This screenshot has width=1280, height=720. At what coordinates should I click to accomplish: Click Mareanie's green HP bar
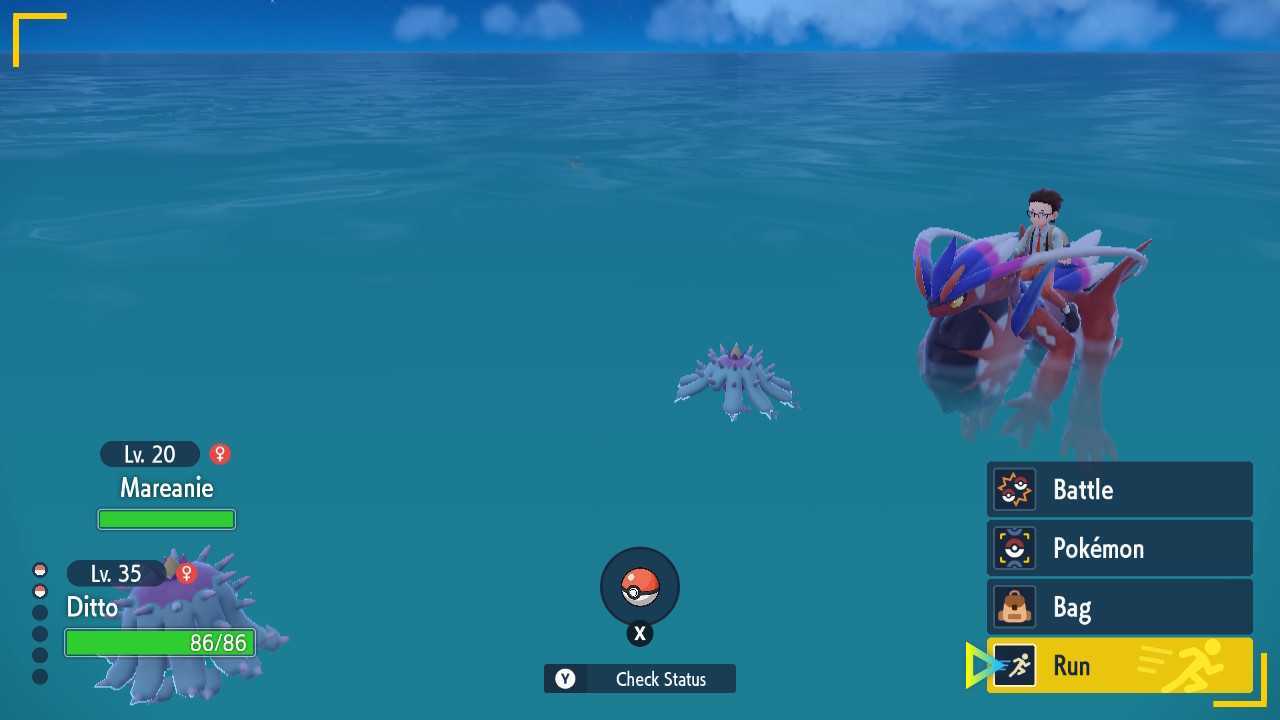(x=166, y=518)
